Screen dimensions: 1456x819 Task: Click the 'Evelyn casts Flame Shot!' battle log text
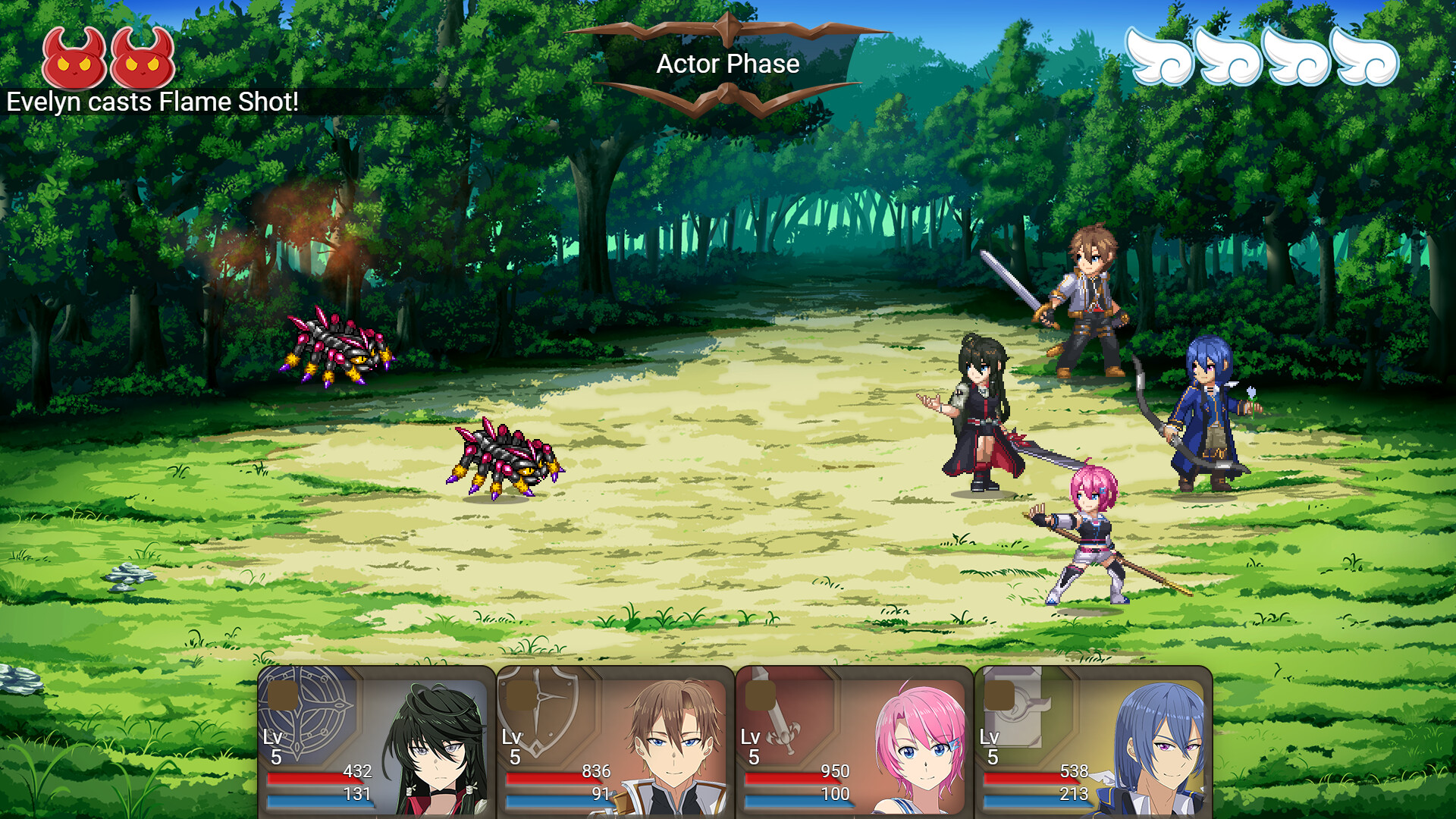point(152,100)
